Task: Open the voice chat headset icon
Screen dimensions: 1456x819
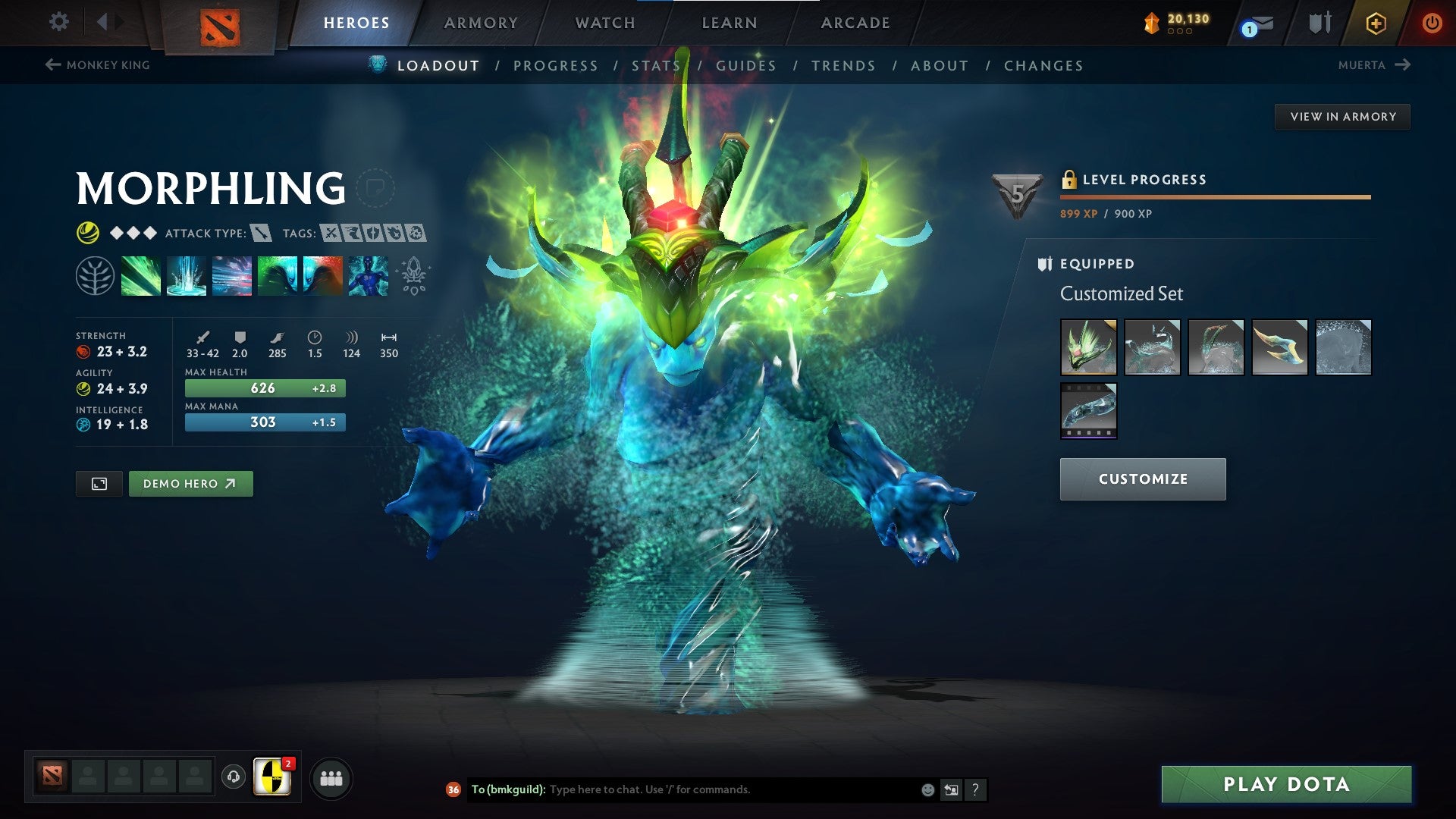Action: [x=233, y=777]
